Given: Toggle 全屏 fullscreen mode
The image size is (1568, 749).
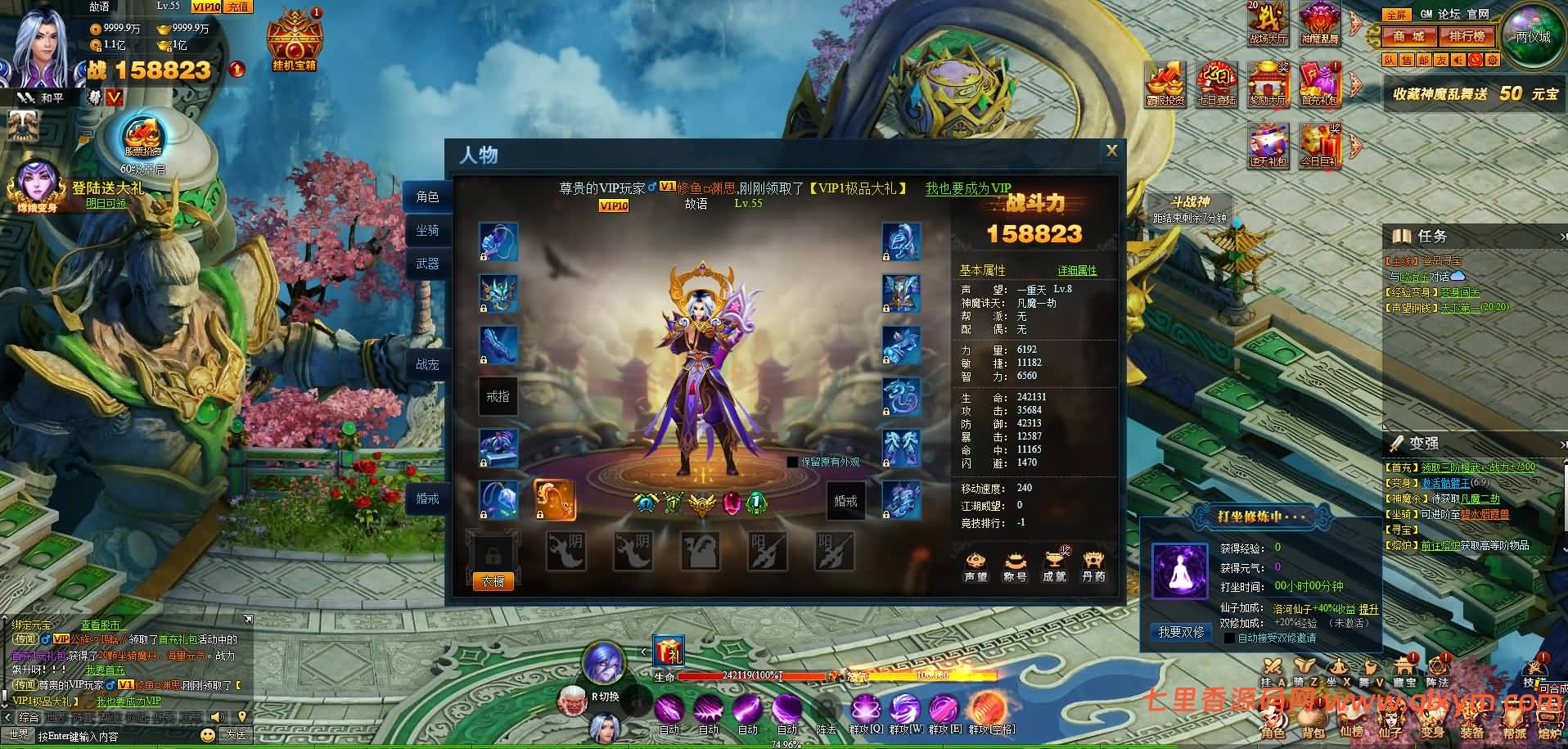Looking at the screenshot, I should tap(1396, 14).
